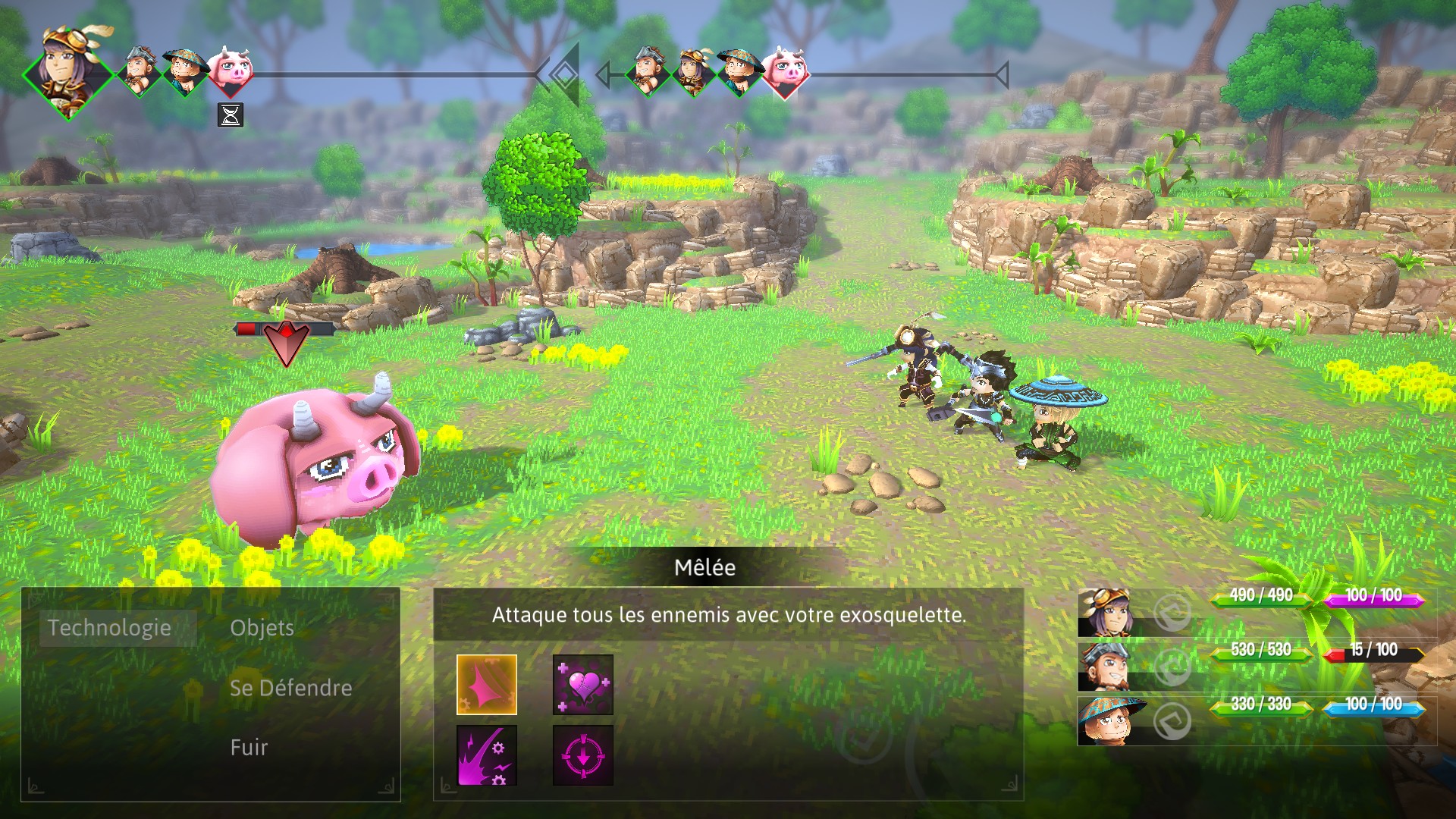Select the pink pig portrait in the turn order
The width and height of the screenshot is (1456, 819).
click(232, 74)
